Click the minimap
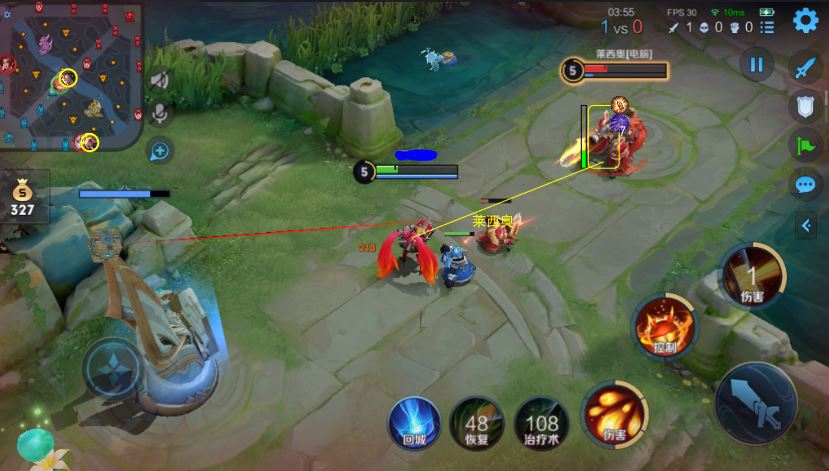Screen dimensions: 829x471 tap(70, 75)
